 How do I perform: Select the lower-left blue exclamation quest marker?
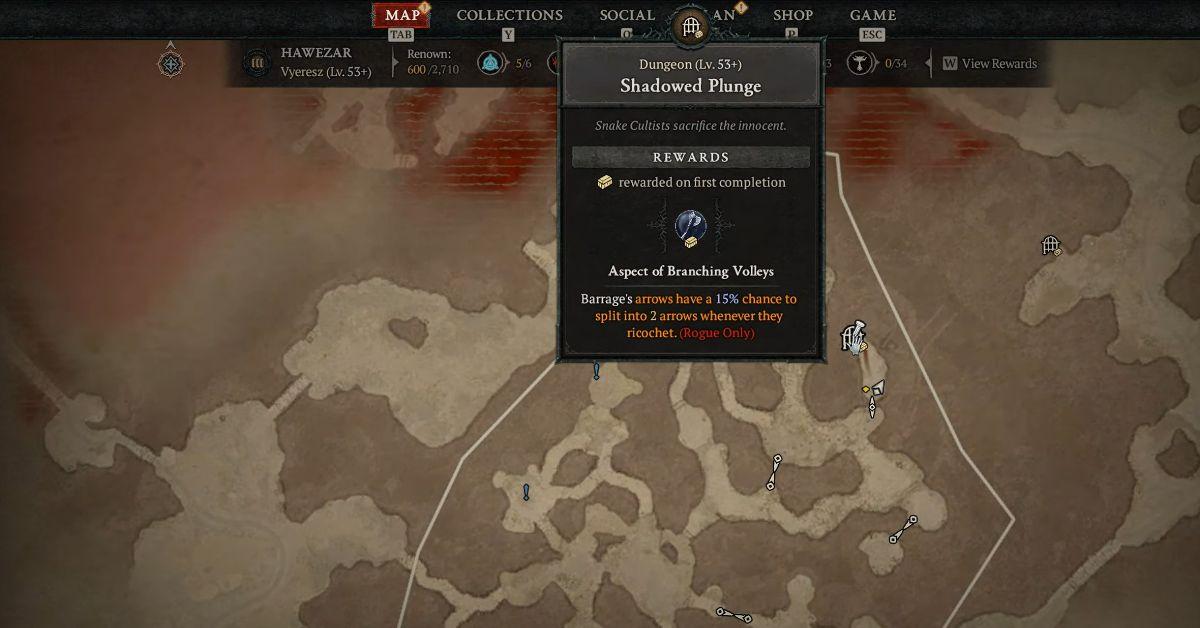point(526,492)
